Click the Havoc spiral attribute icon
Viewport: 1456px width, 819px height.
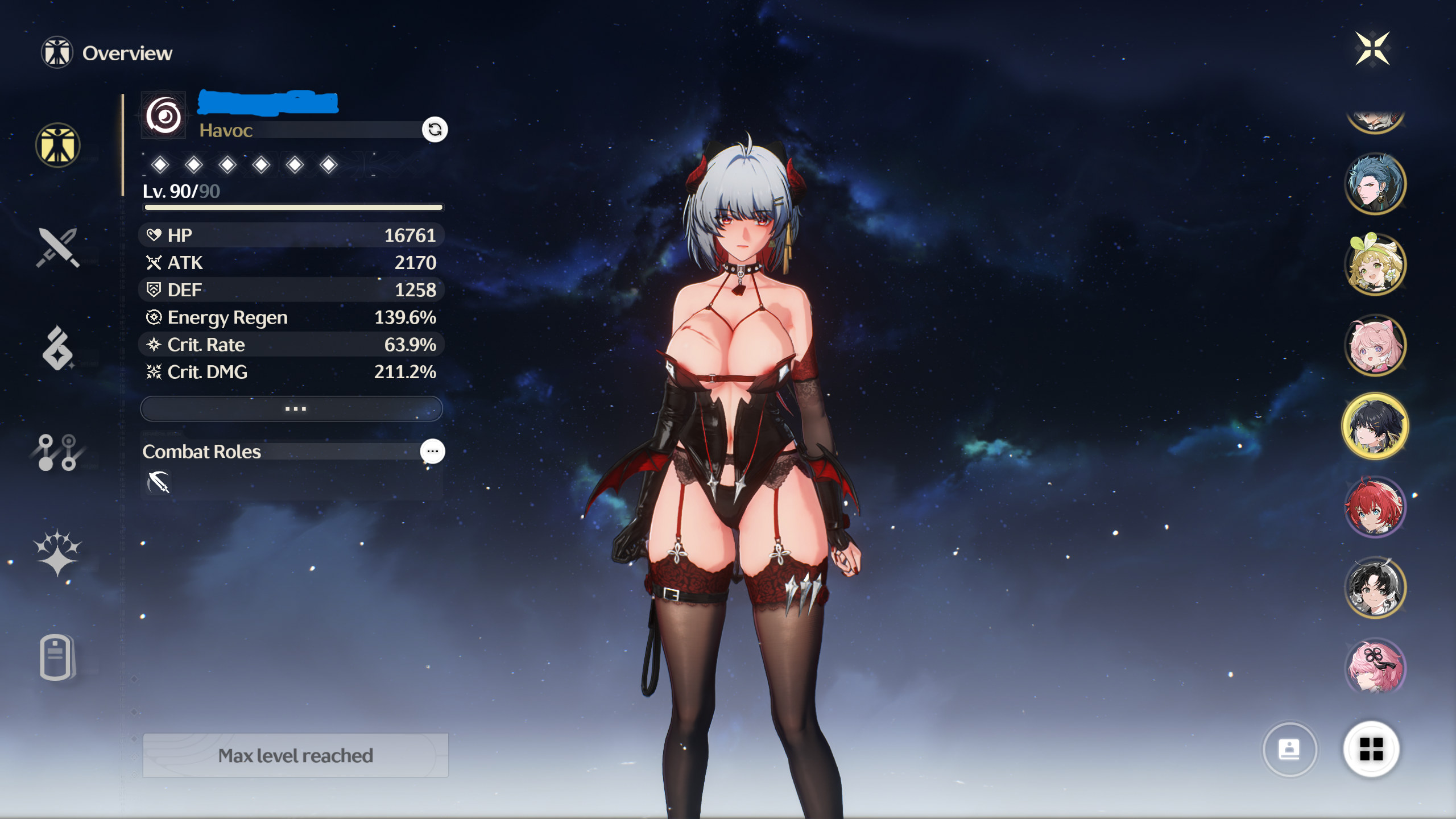coord(164,116)
